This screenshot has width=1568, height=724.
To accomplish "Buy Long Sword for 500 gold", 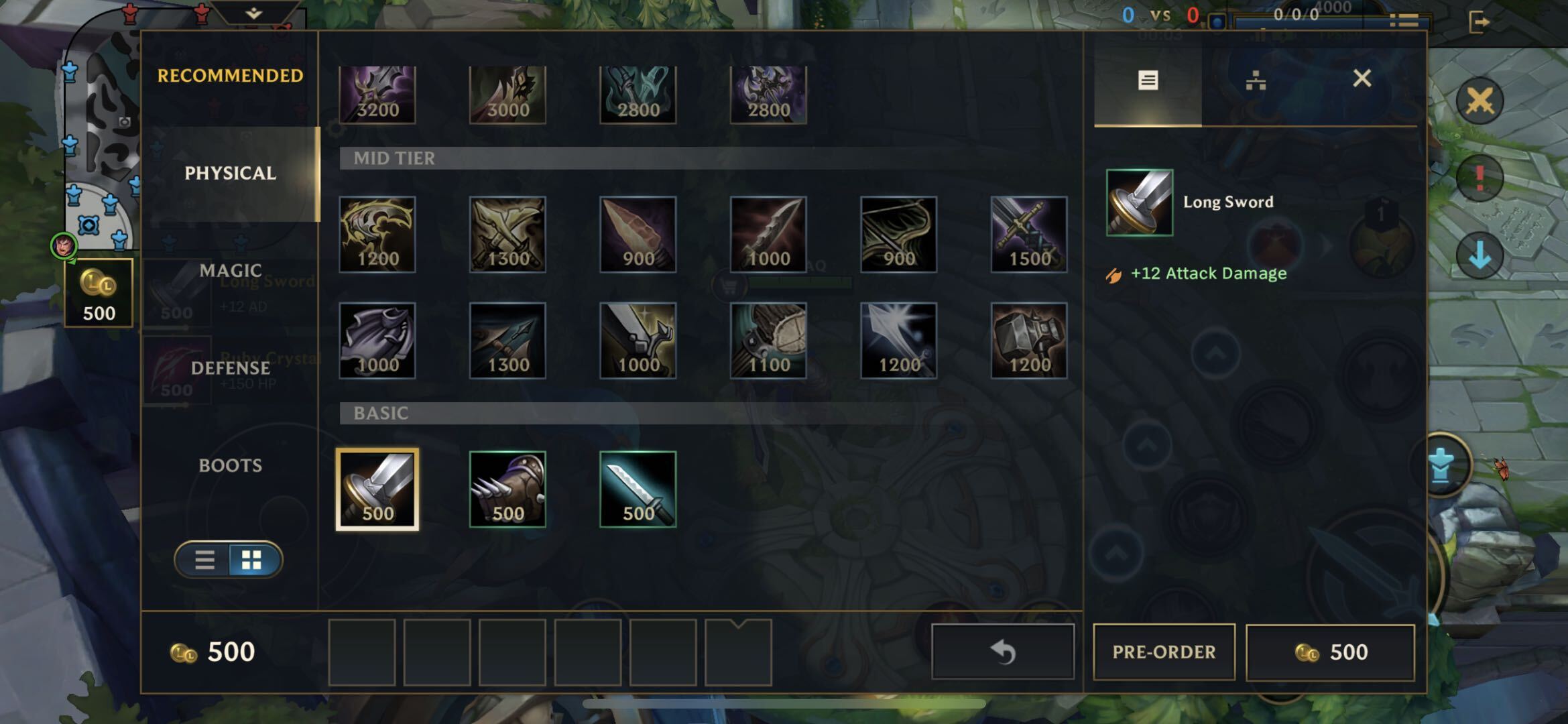I will pyautogui.click(x=1330, y=652).
